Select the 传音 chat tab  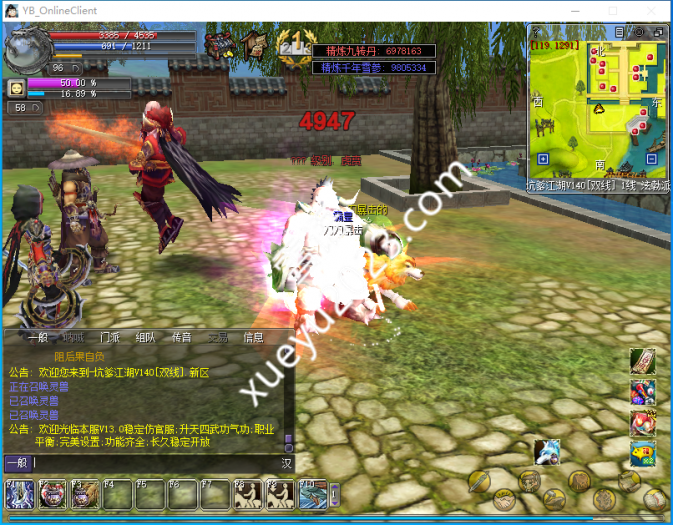pos(181,337)
